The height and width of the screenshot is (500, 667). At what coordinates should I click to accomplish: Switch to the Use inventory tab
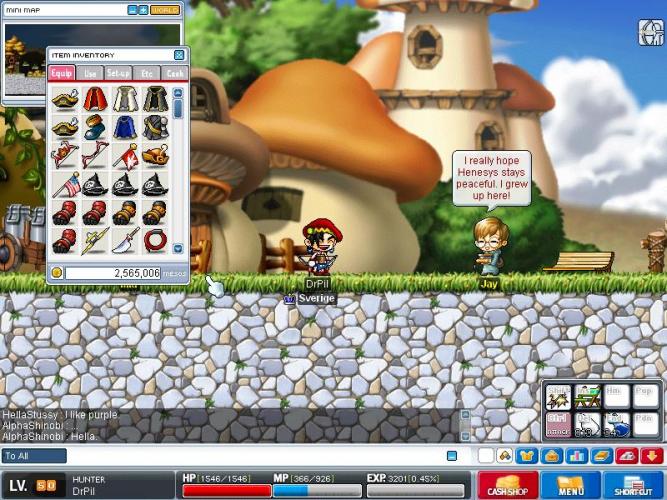[x=91, y=73]
